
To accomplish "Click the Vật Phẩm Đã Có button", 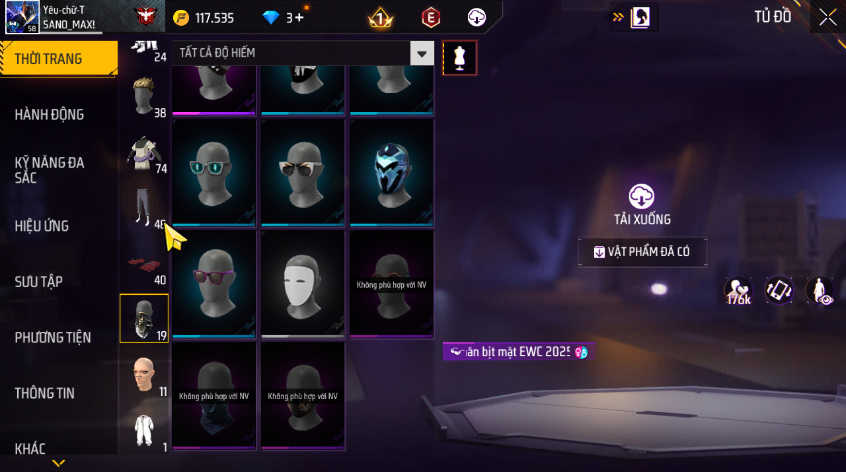I will tap(643, 252).
